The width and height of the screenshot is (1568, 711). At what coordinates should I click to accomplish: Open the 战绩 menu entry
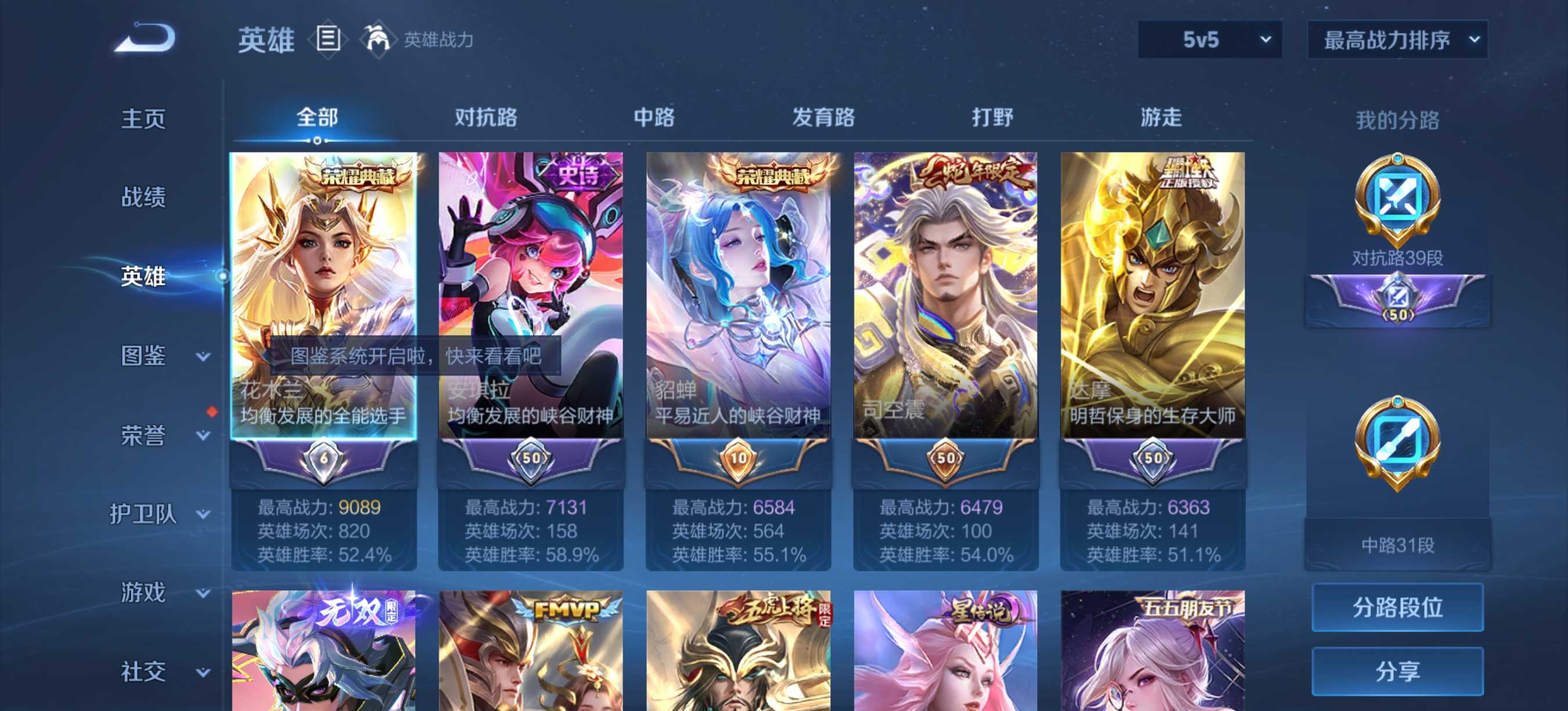(x=143, y=198)
